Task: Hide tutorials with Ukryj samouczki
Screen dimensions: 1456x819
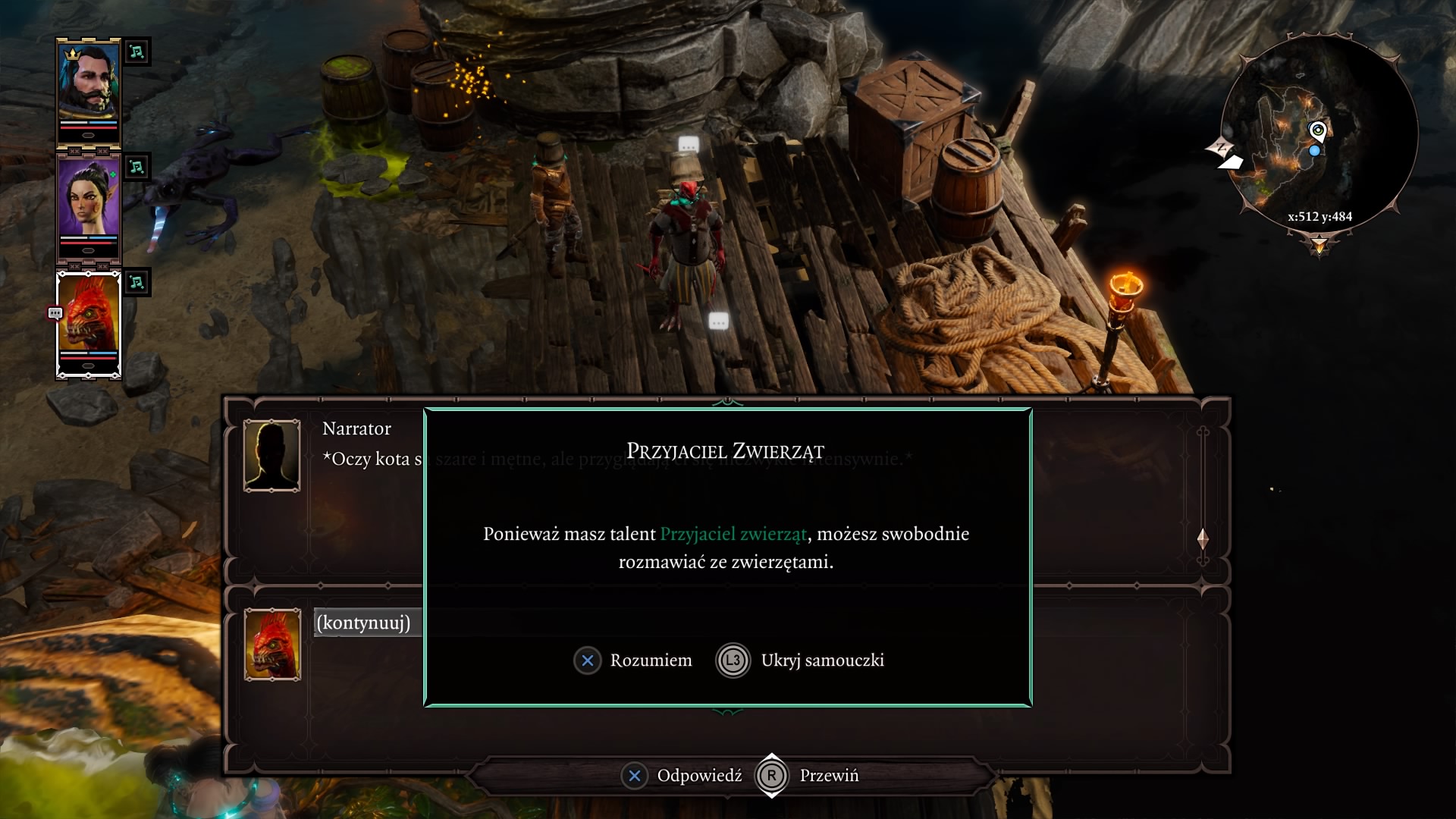Action: [x=802, y=661]
